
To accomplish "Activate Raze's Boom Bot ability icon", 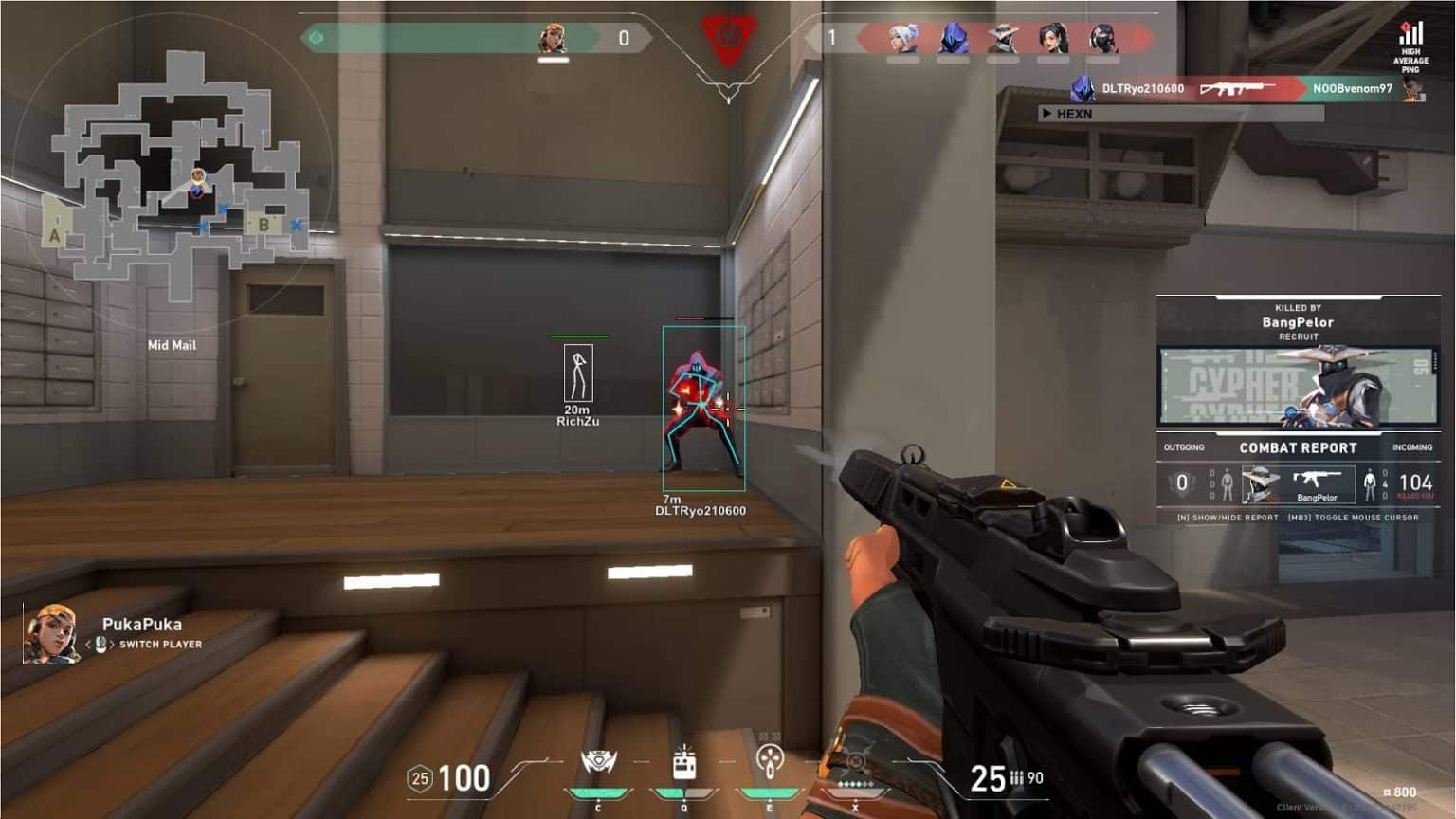I will coord(598,763).
